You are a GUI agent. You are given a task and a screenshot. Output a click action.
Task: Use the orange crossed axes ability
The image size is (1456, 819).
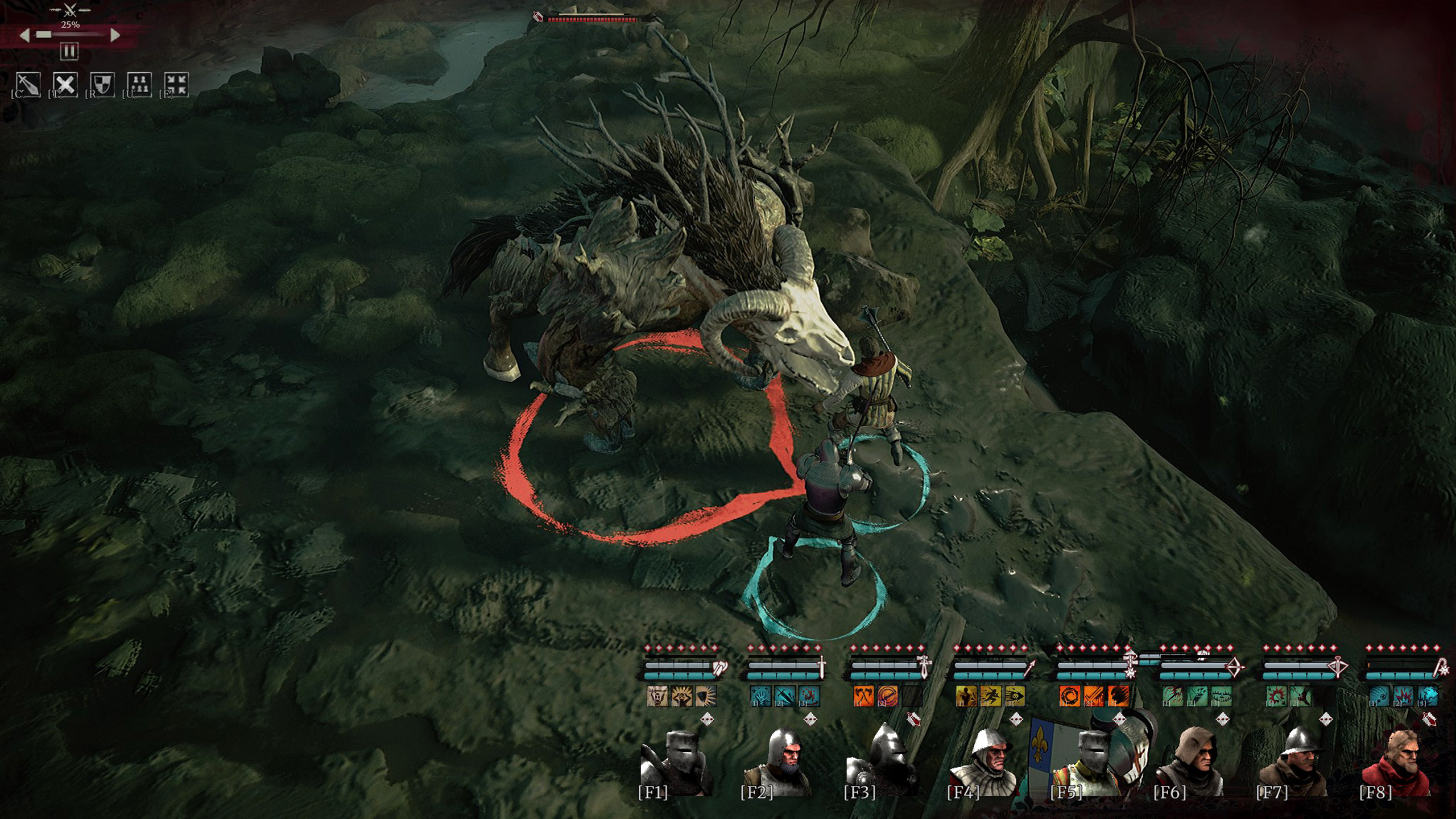(x=863, y=696)
